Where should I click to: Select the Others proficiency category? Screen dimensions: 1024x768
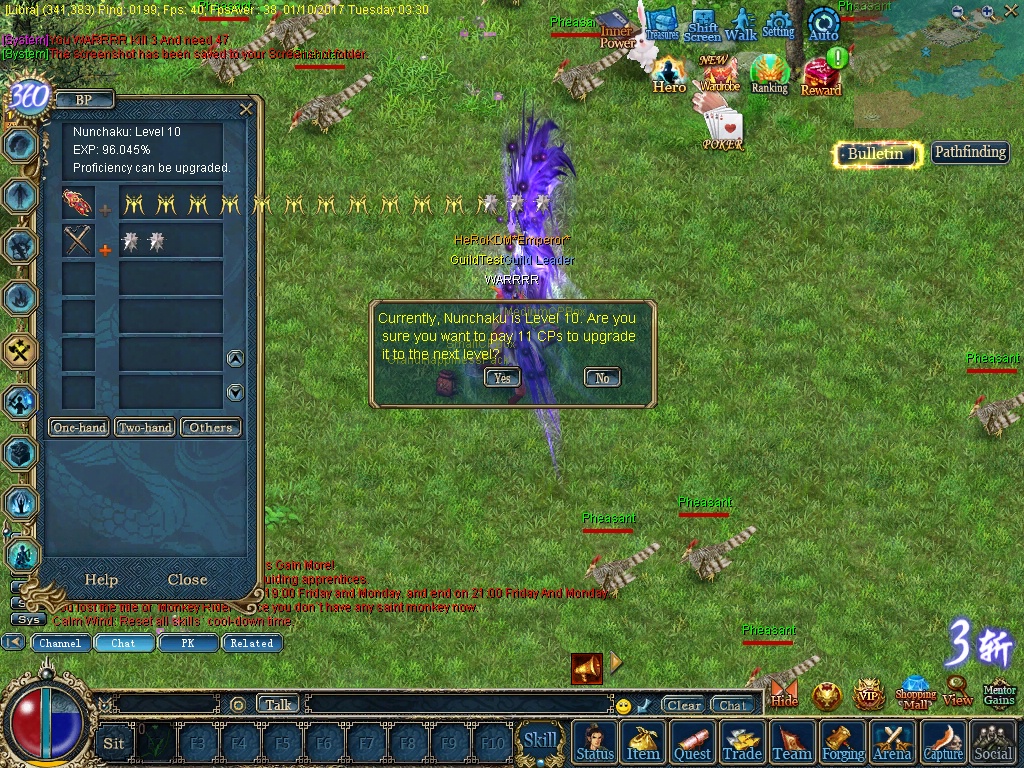tap(211, 427)
